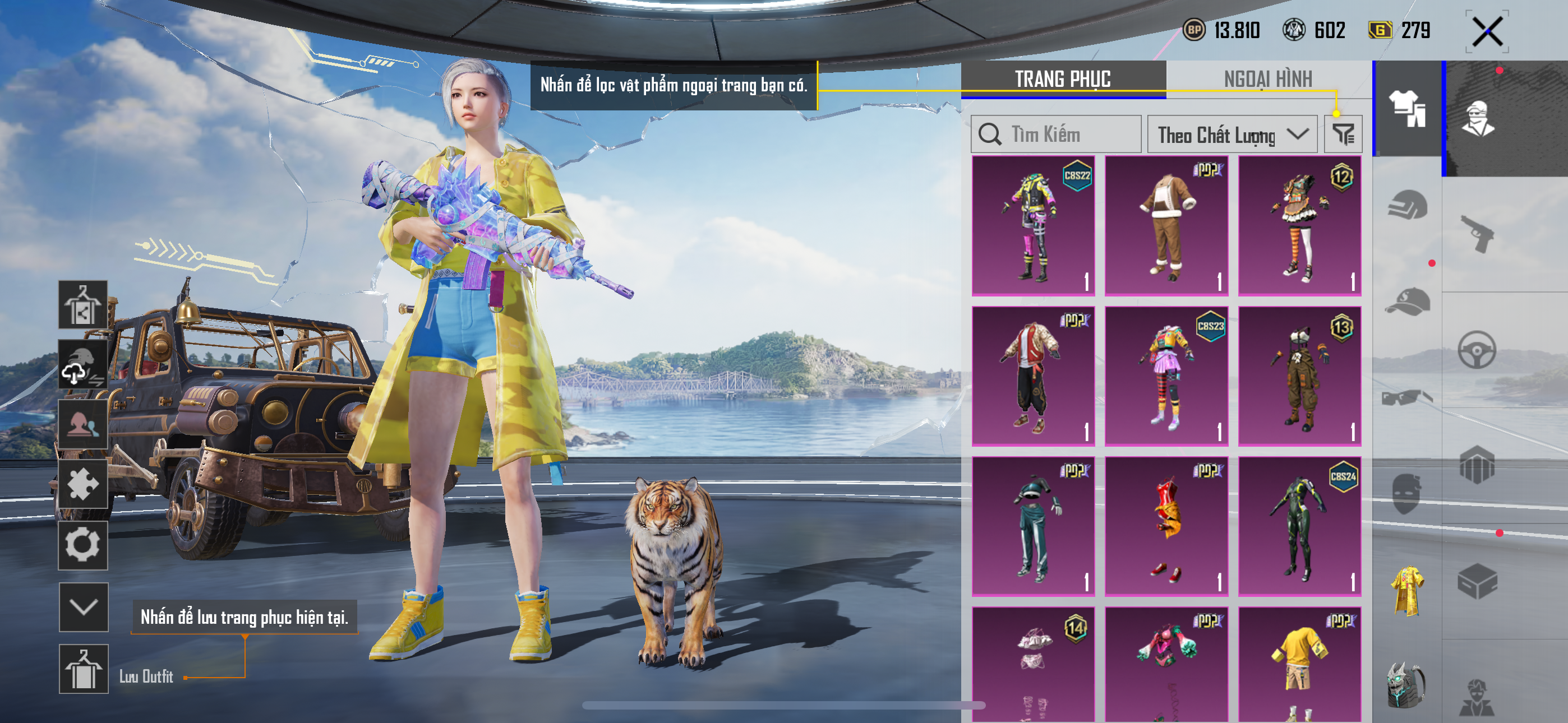1568x723 pixels.
Task: Choose the yellow t-shirt outfit
Action: coord(1299,664)
